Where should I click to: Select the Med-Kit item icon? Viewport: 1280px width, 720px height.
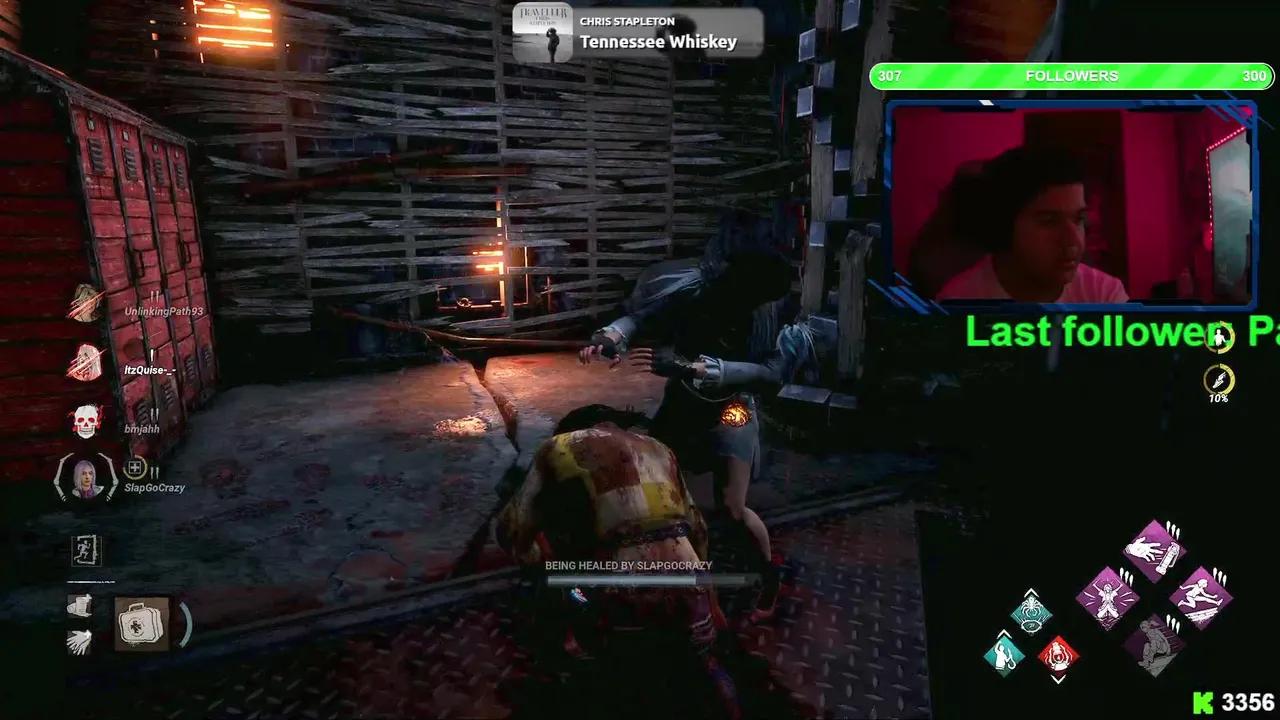point(140,624)
